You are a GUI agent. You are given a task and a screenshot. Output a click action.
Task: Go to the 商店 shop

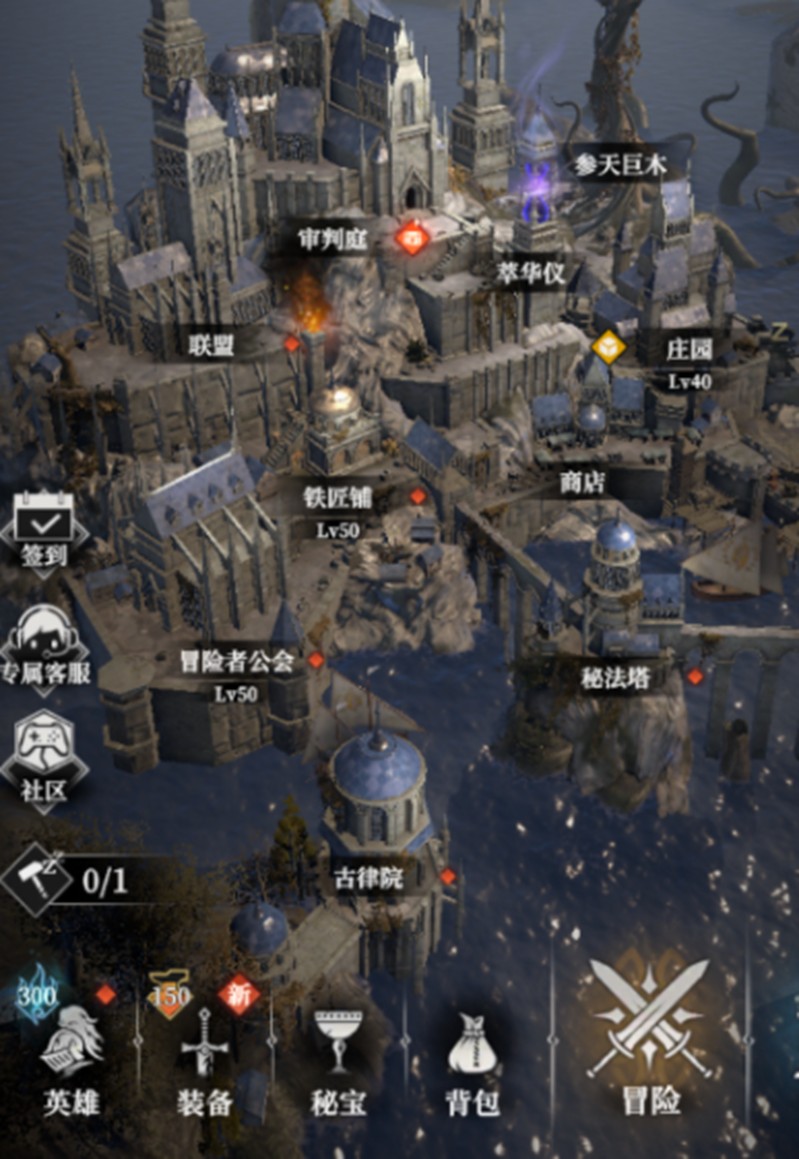pos(582,483)
